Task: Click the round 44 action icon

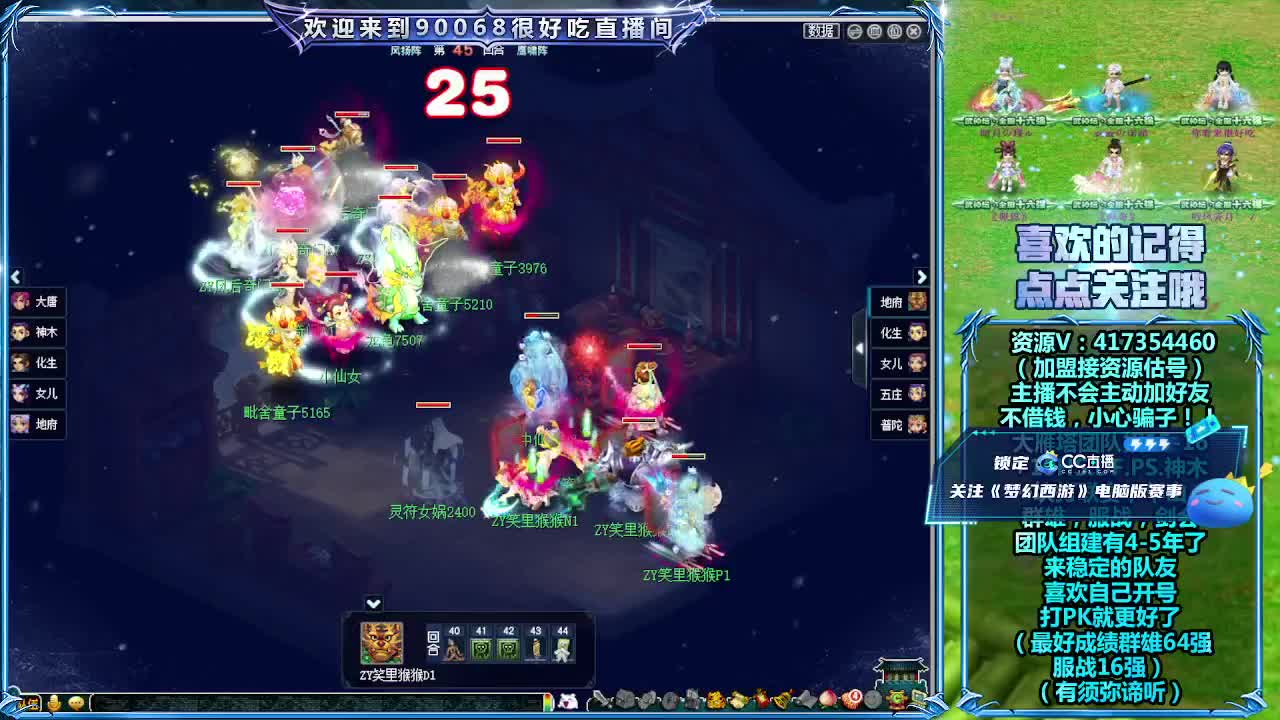Action: click(562, 647)
